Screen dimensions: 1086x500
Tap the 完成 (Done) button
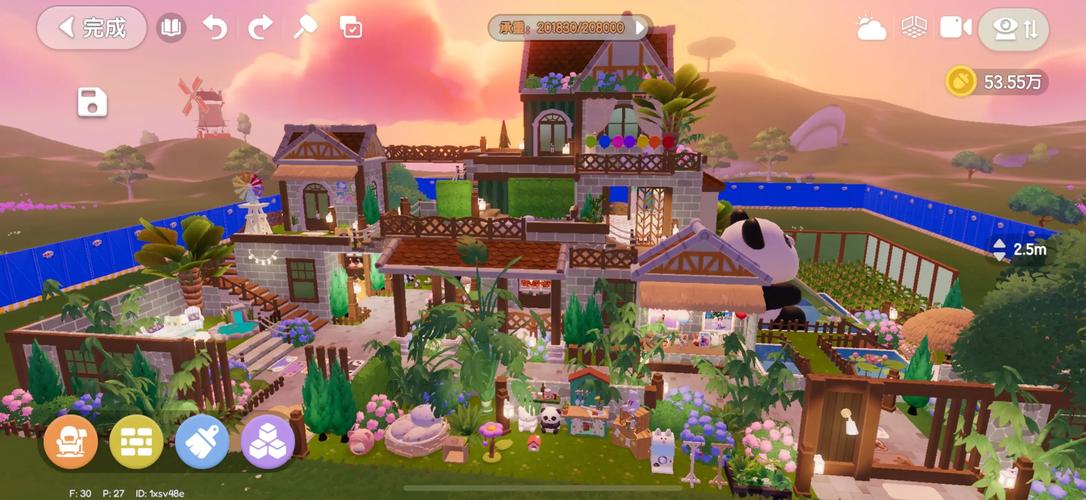tap(92, 28)
